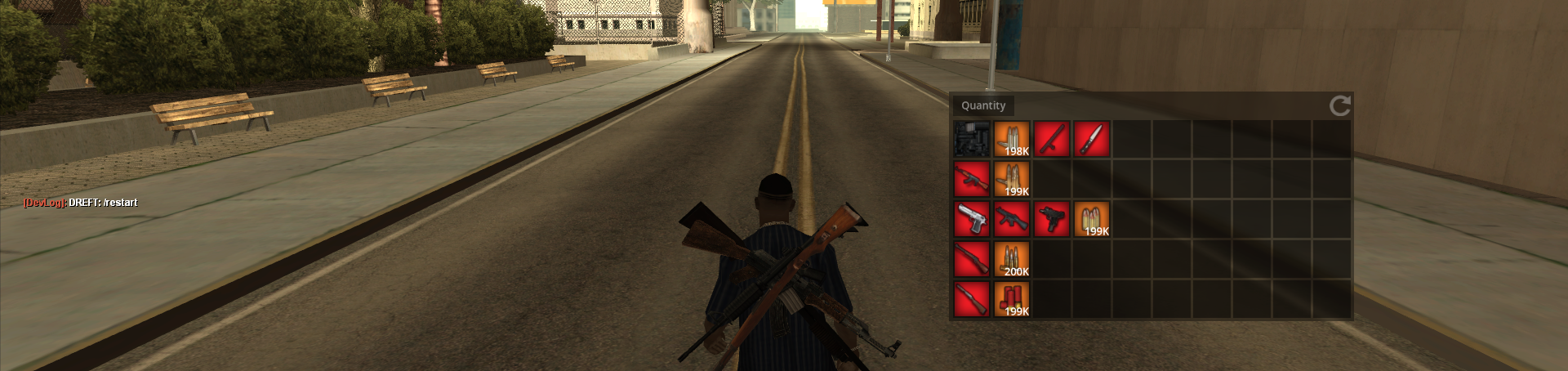Image resolution: width=1568 pixels, height=371 pixels.
Task: Select the black body armor slot
Action: tap(972, 139)
